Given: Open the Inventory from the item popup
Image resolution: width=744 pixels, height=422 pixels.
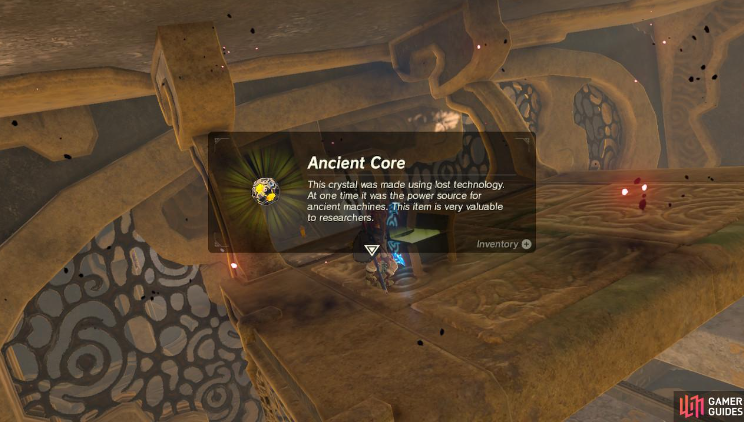Looking at the screenshot, I should pyautogui.click(x=504, y=244).
